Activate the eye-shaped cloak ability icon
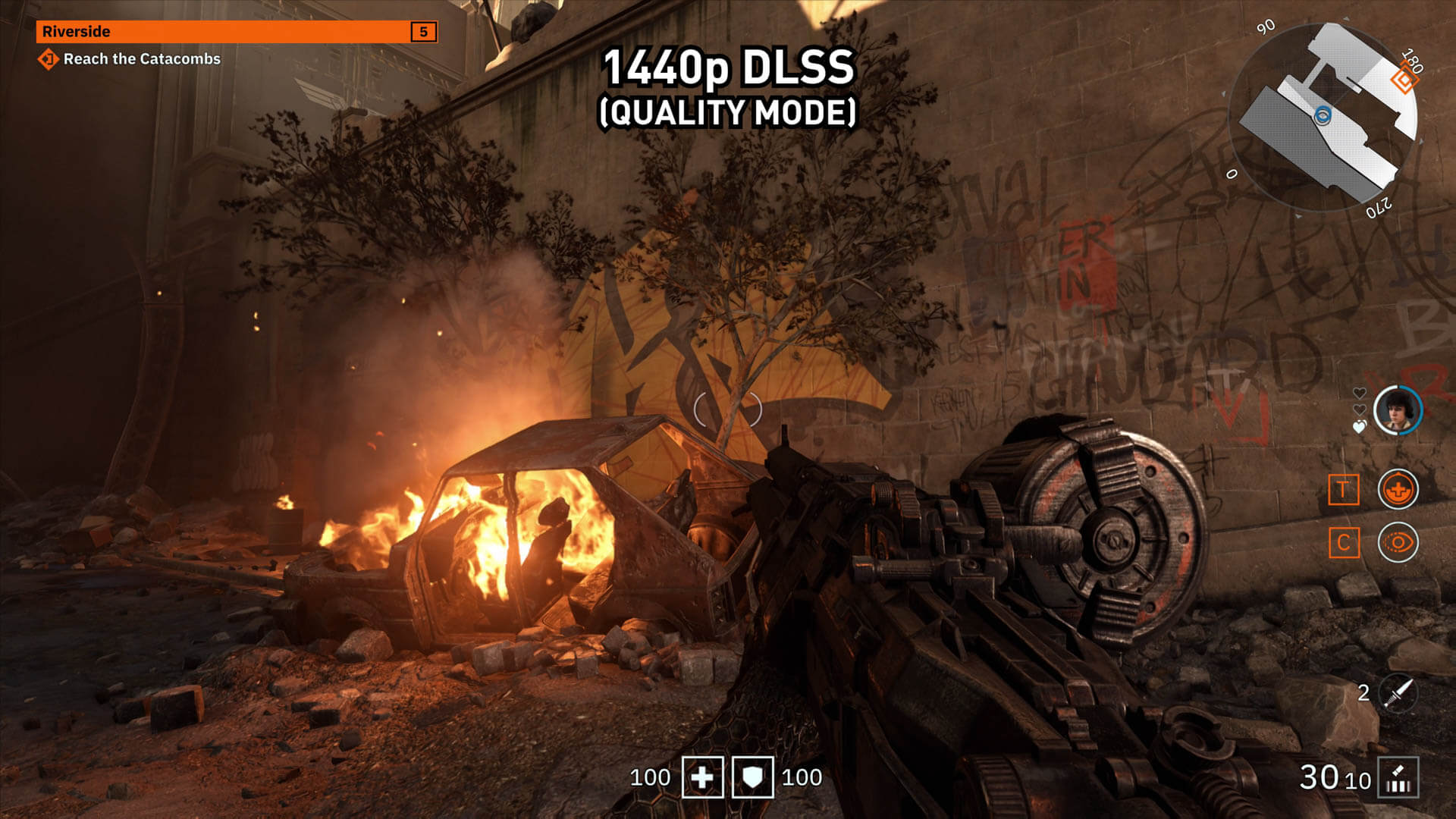The width and height of the screenshot is (1456, 819). coord(1397,542)
